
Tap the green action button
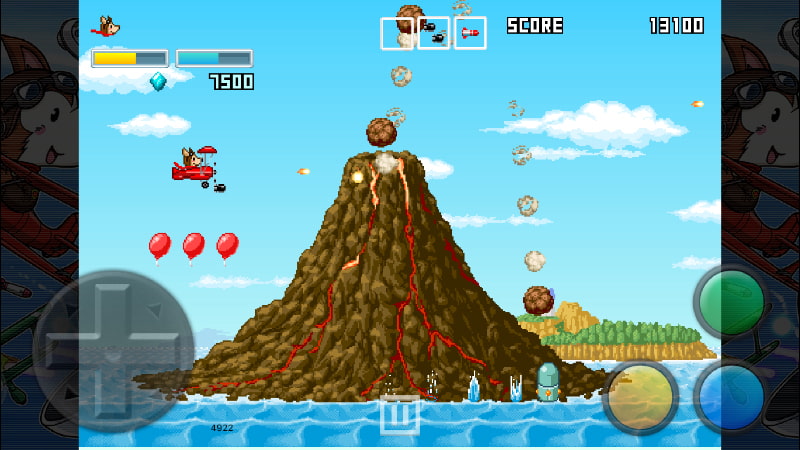click(x=731, y=302)
